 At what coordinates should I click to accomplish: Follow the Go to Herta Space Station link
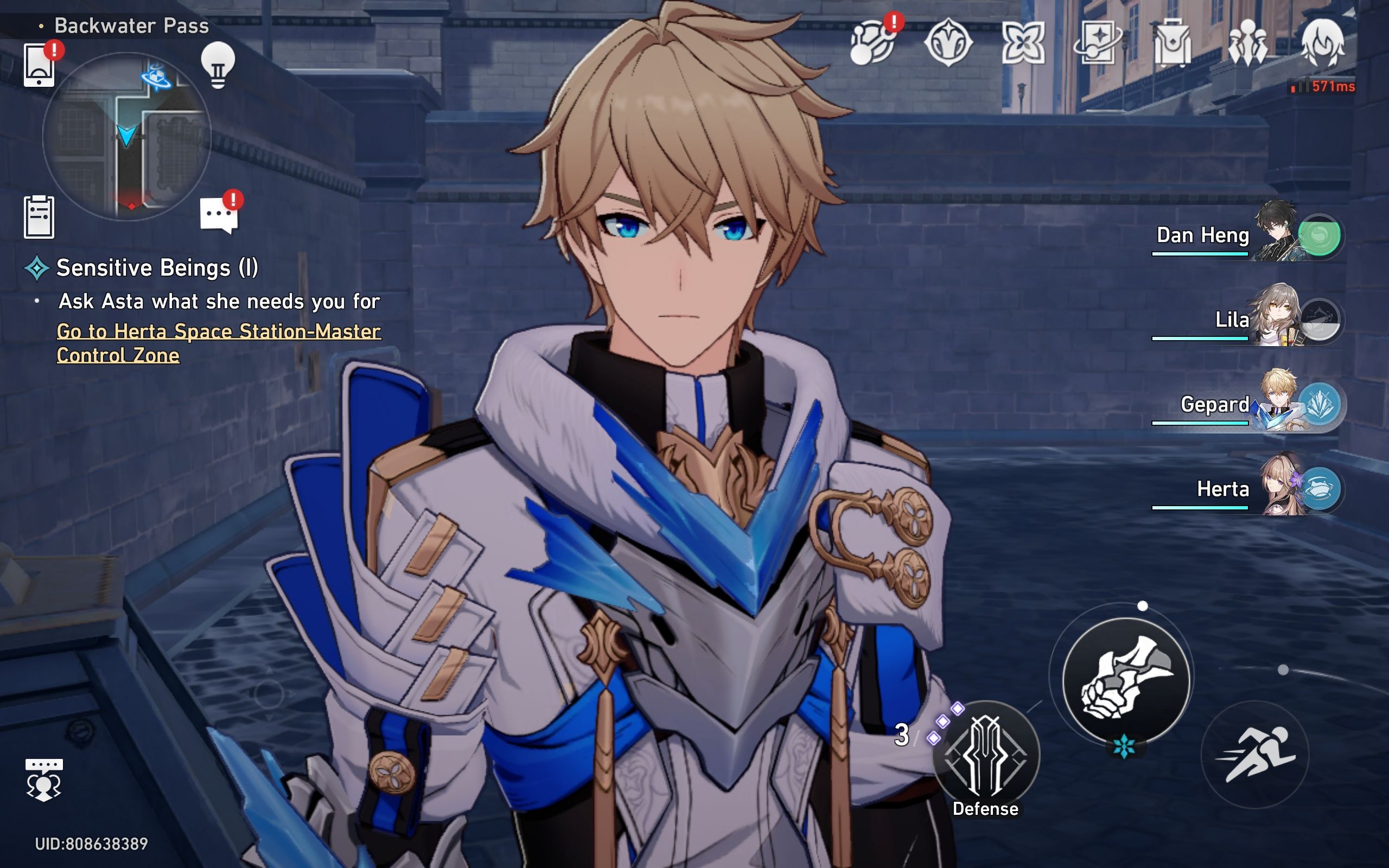218,343
